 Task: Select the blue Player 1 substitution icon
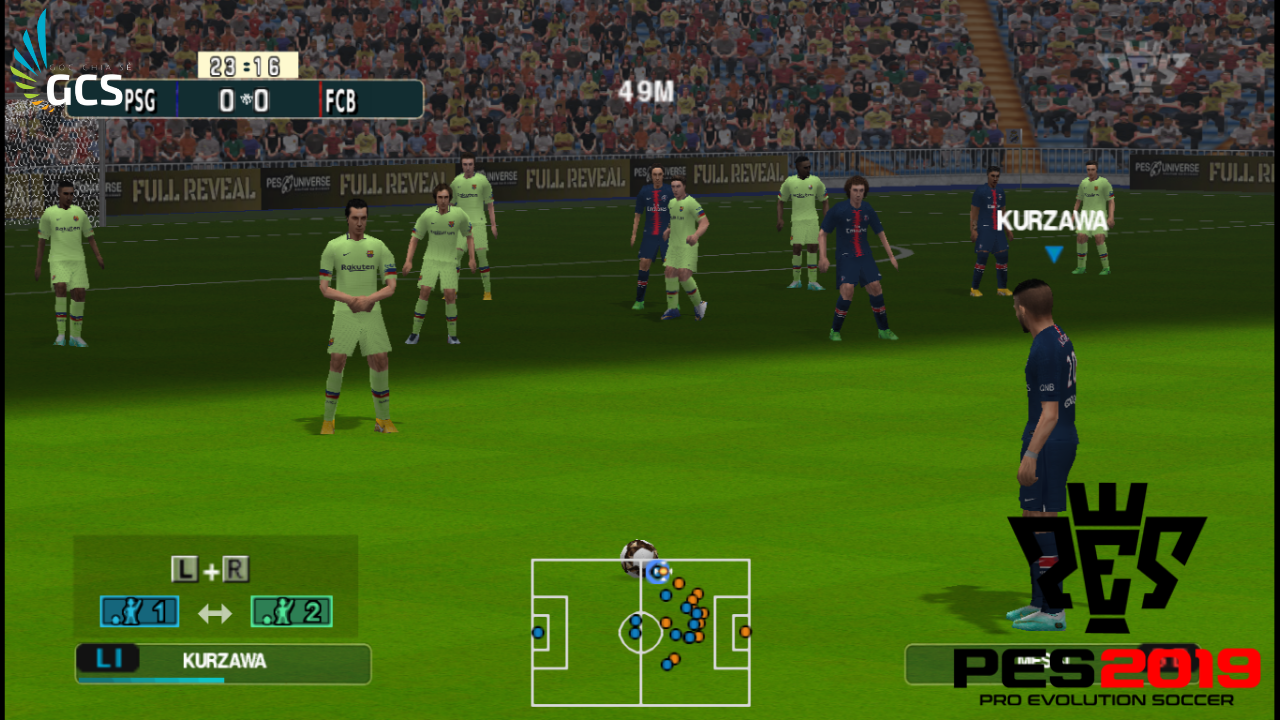(x=139, y=611)
